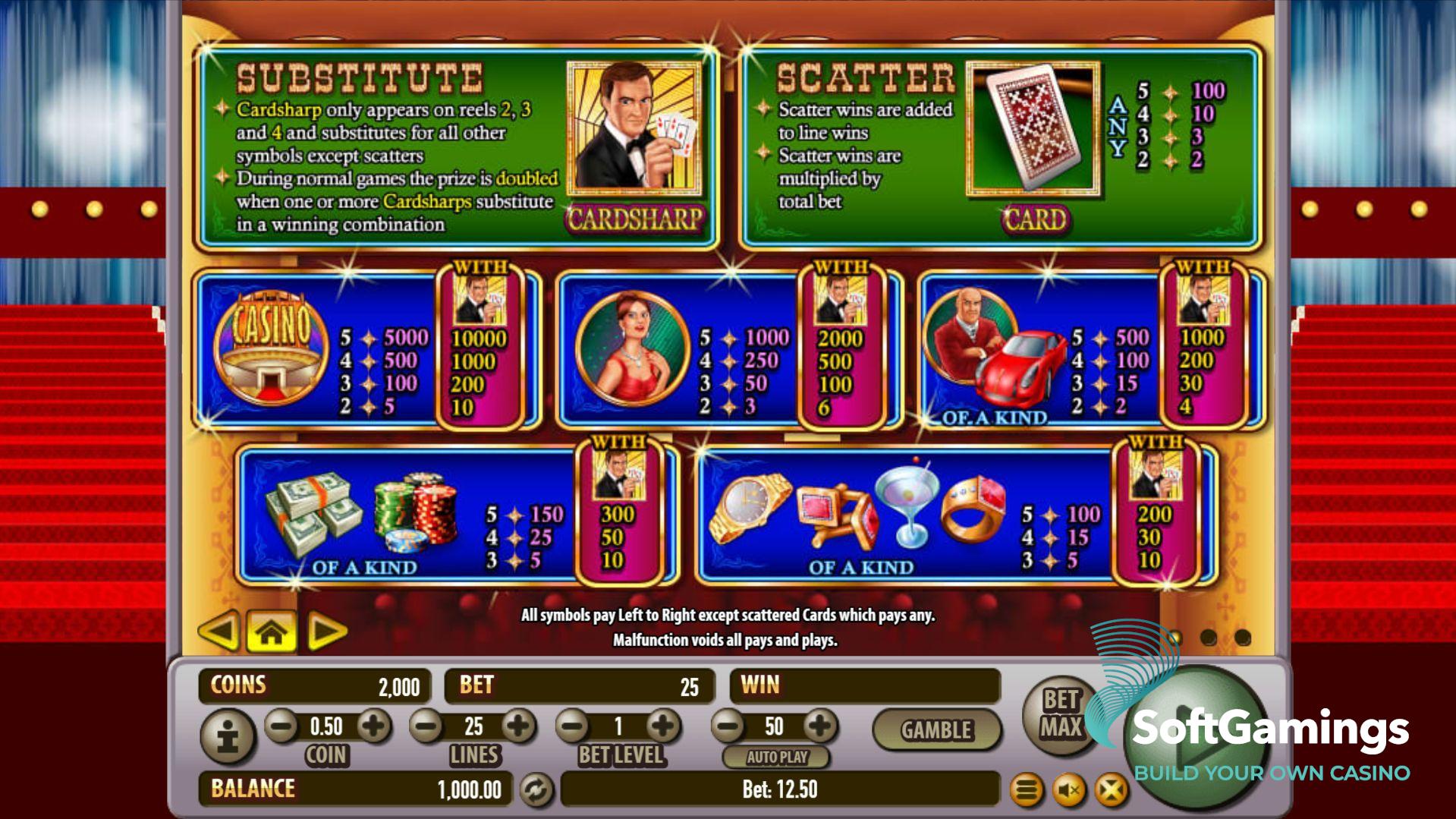
Task: Return home from the paytable
Action: (x=271, y=631)
